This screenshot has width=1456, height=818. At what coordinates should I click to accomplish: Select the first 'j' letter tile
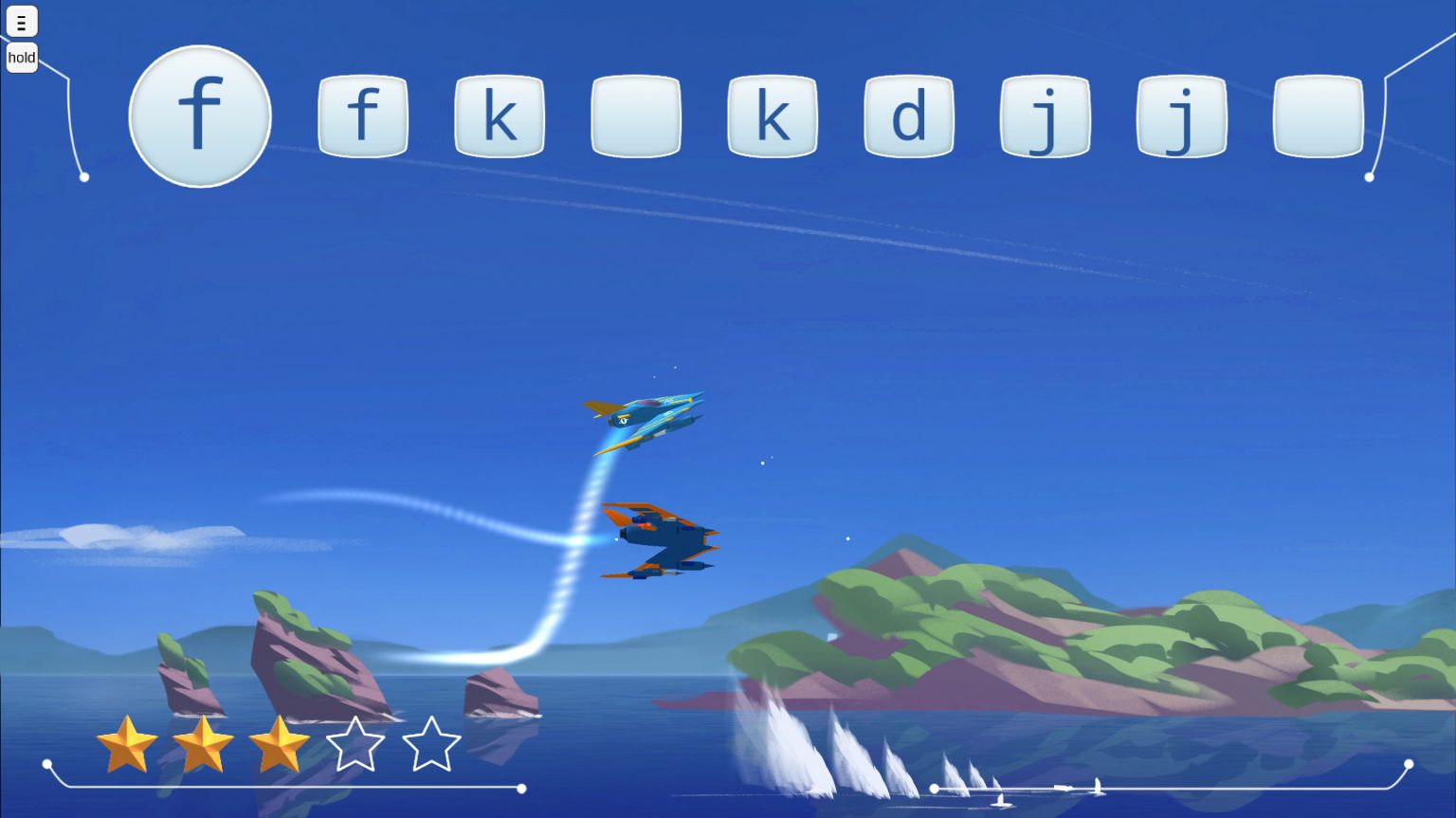(1046, 116)
